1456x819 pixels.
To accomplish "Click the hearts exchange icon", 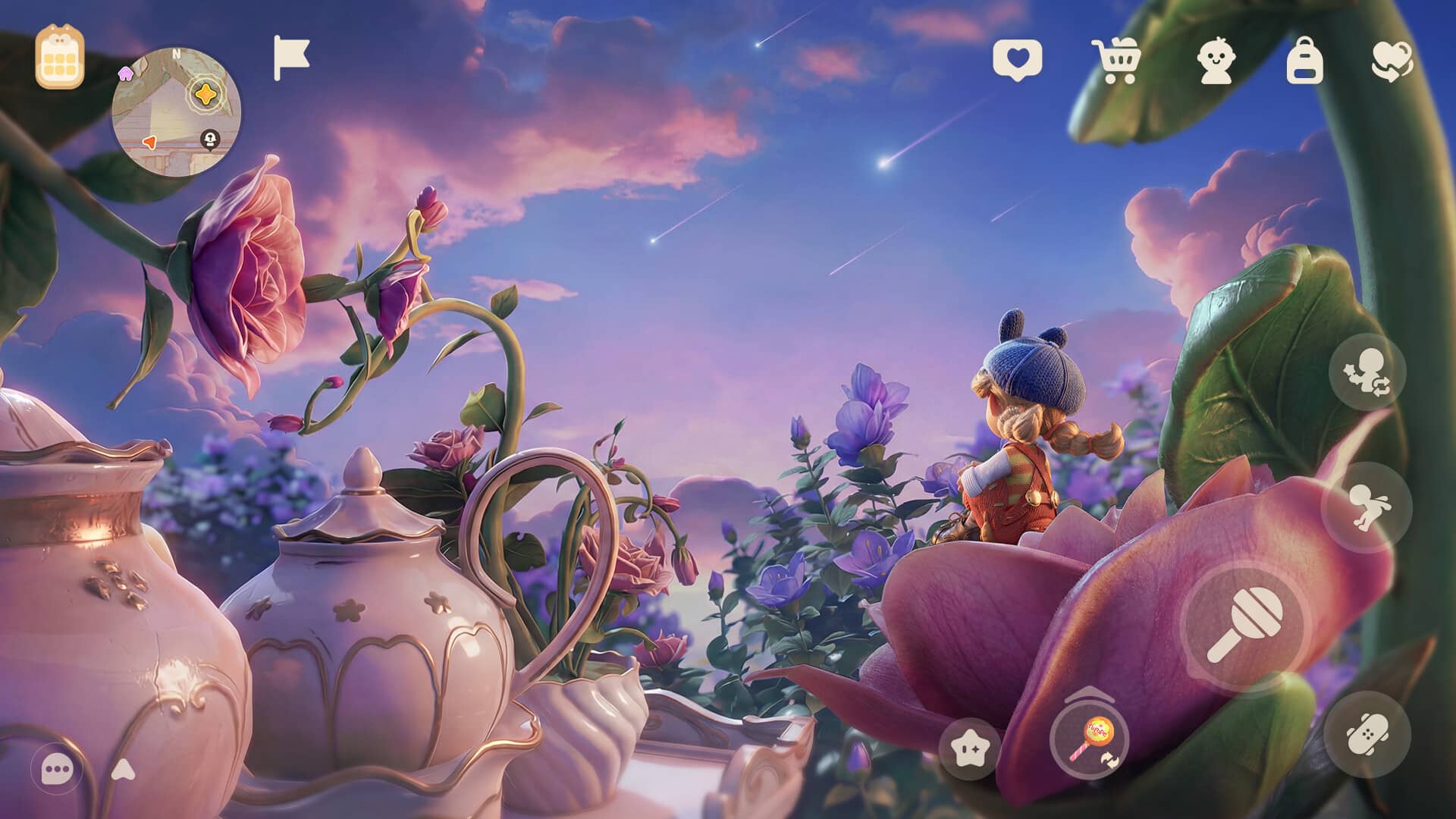I will (x=1392, y=60).
